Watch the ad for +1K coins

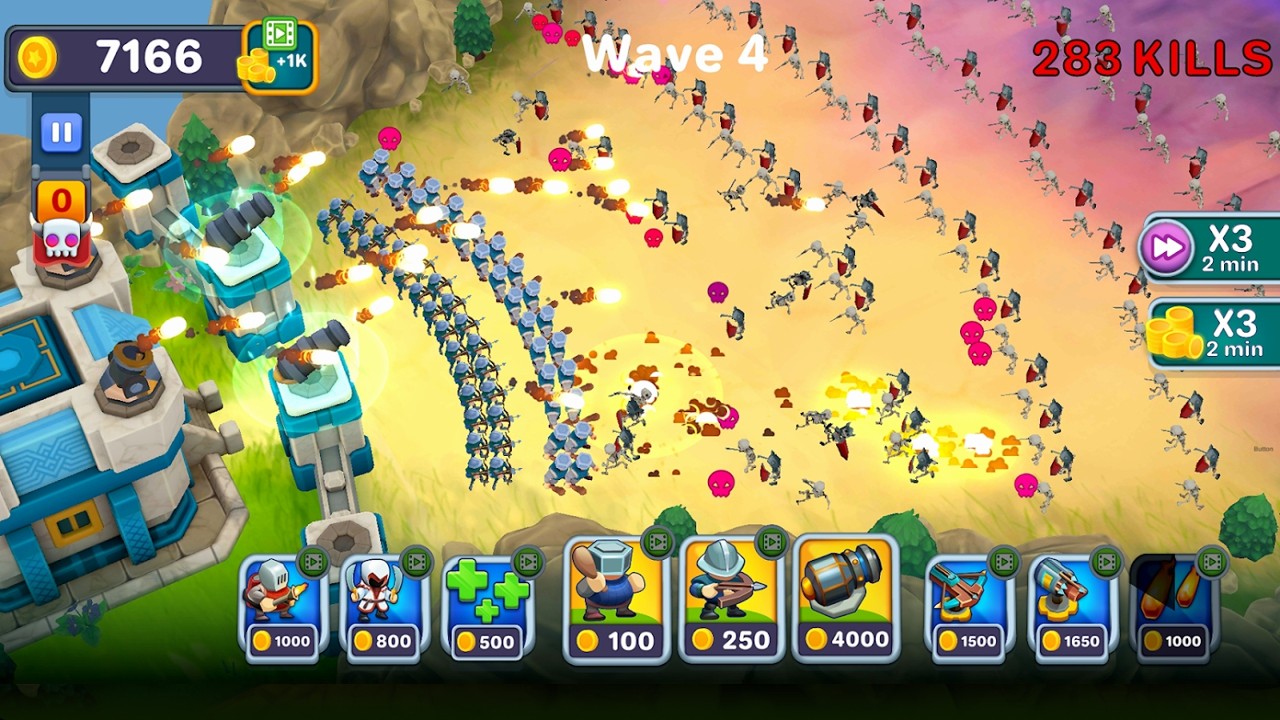pos(278,56)
